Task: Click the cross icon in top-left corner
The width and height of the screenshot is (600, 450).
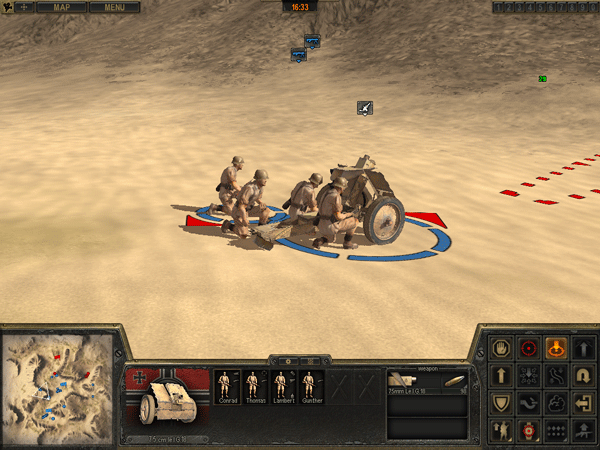Action: pyautogui.click(x=22, y=7)
